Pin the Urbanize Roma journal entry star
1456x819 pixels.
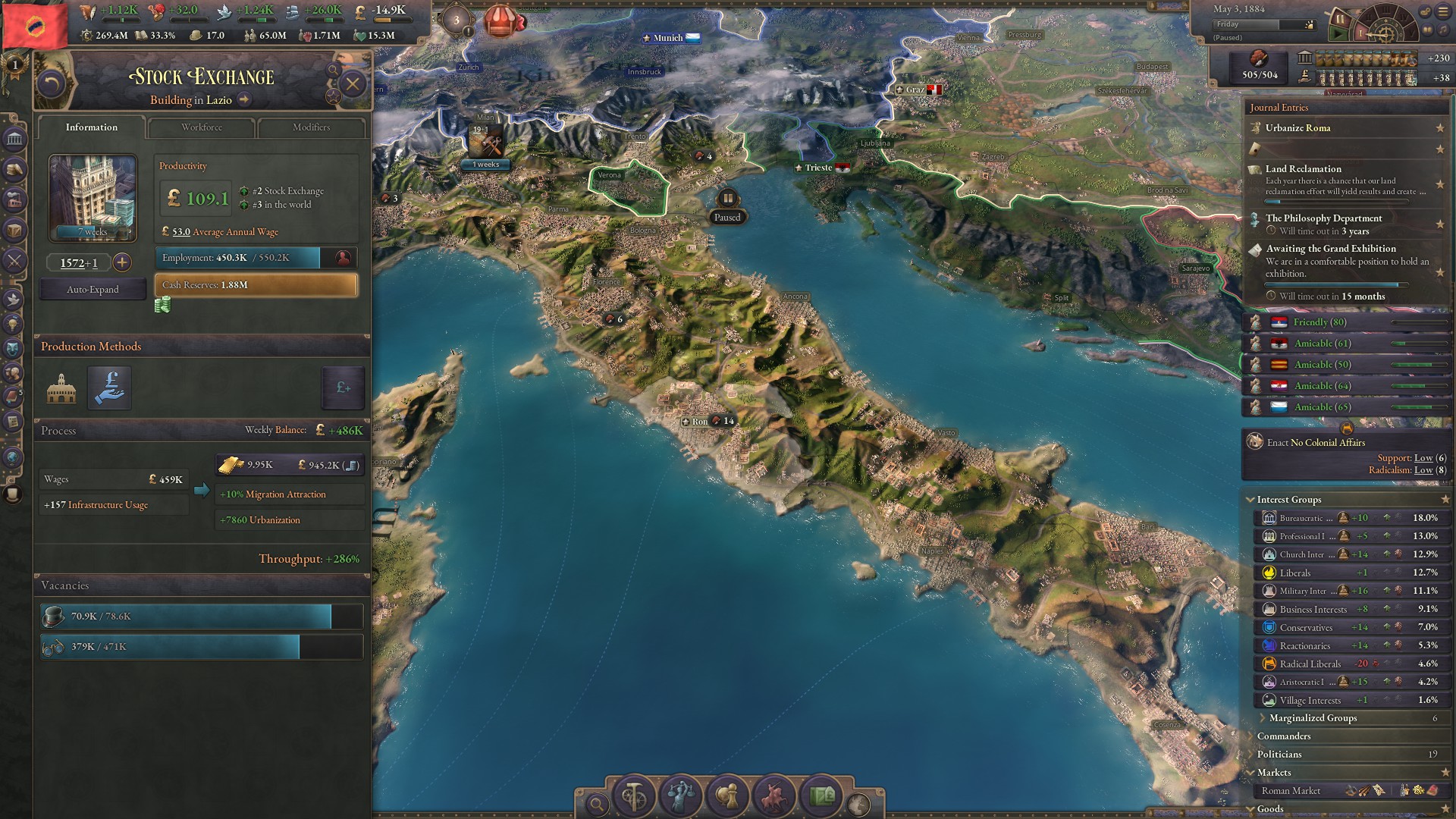click(1439, 129)
